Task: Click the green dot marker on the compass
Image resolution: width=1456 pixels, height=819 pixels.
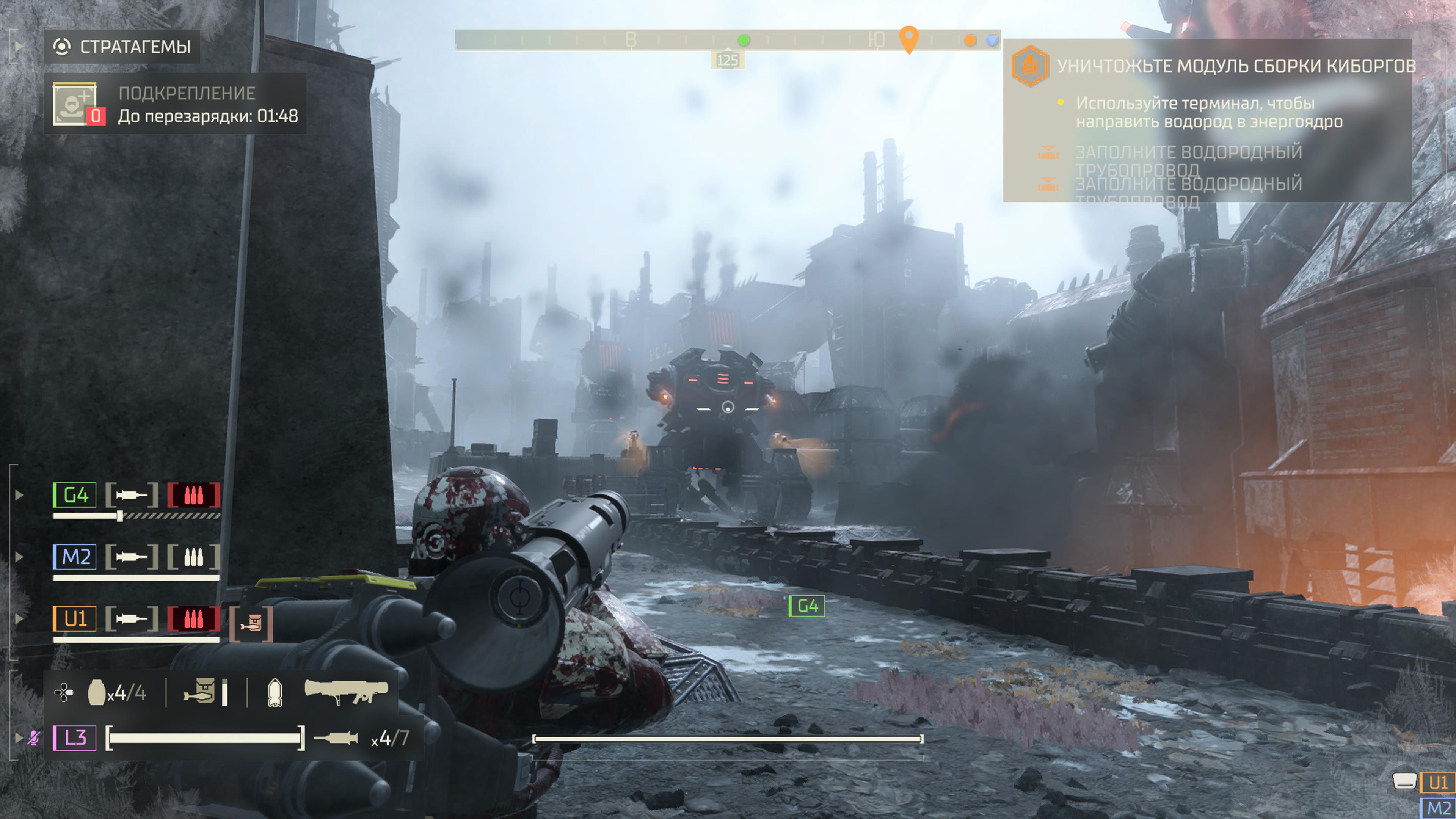Action: click(744, 40)
